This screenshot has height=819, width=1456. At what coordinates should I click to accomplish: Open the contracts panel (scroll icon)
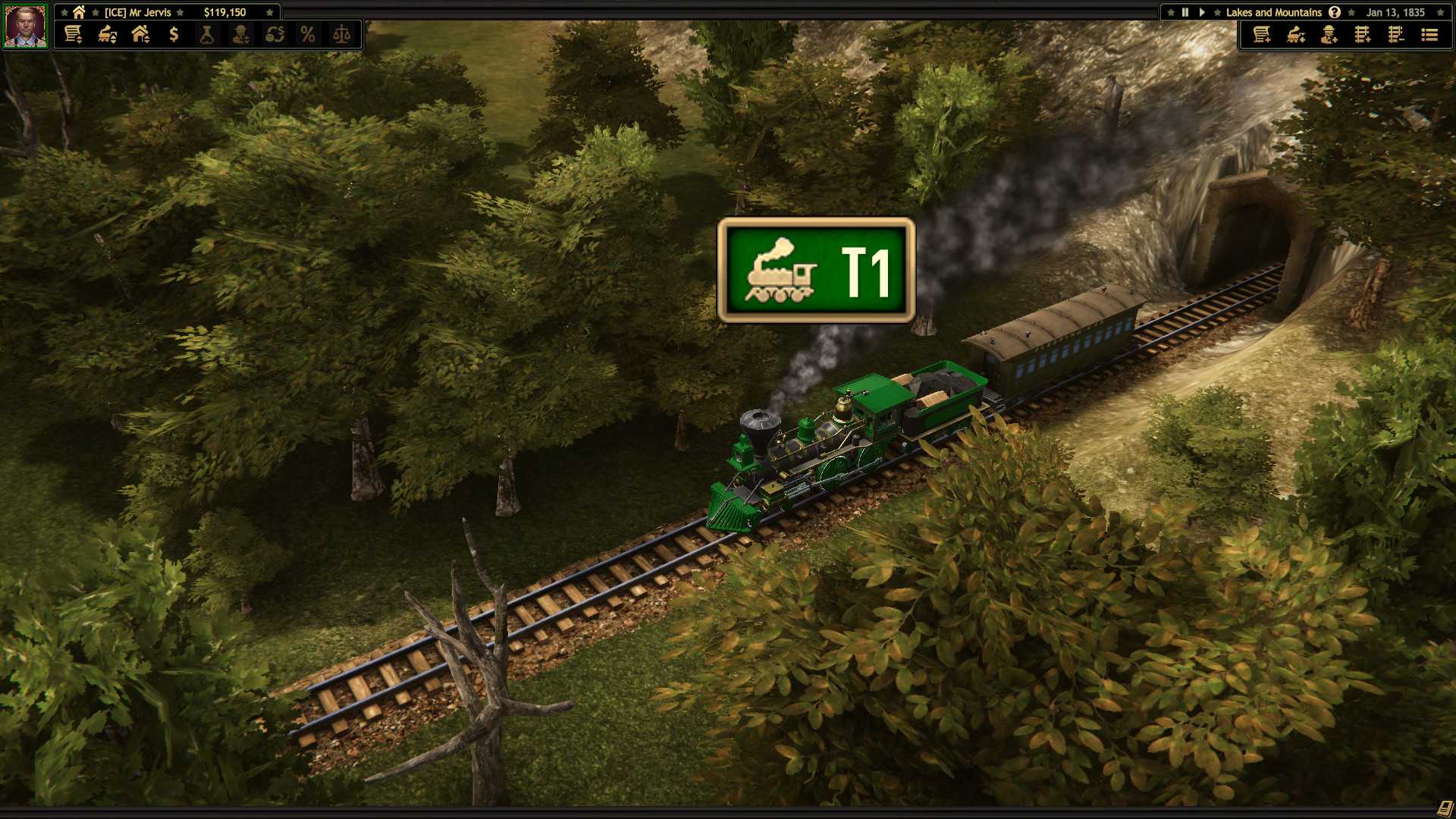(x=72, y=33)
